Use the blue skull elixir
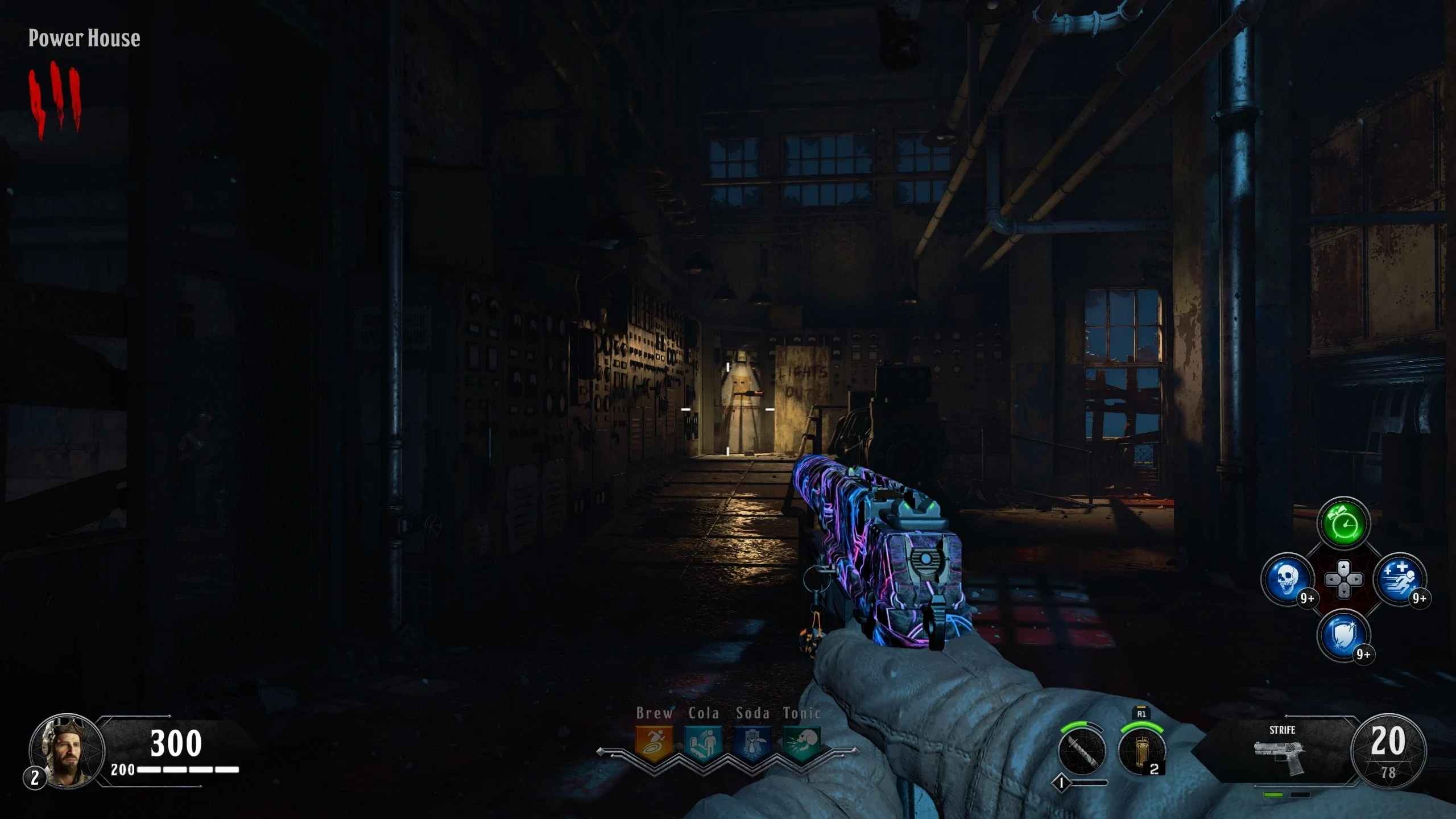 pyautogui.click(x=1288, y=580)
